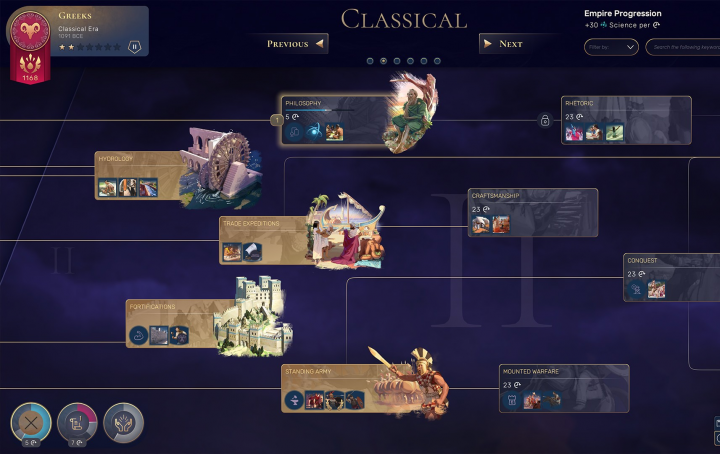Open the scroll research queue button

pos(76,422)
